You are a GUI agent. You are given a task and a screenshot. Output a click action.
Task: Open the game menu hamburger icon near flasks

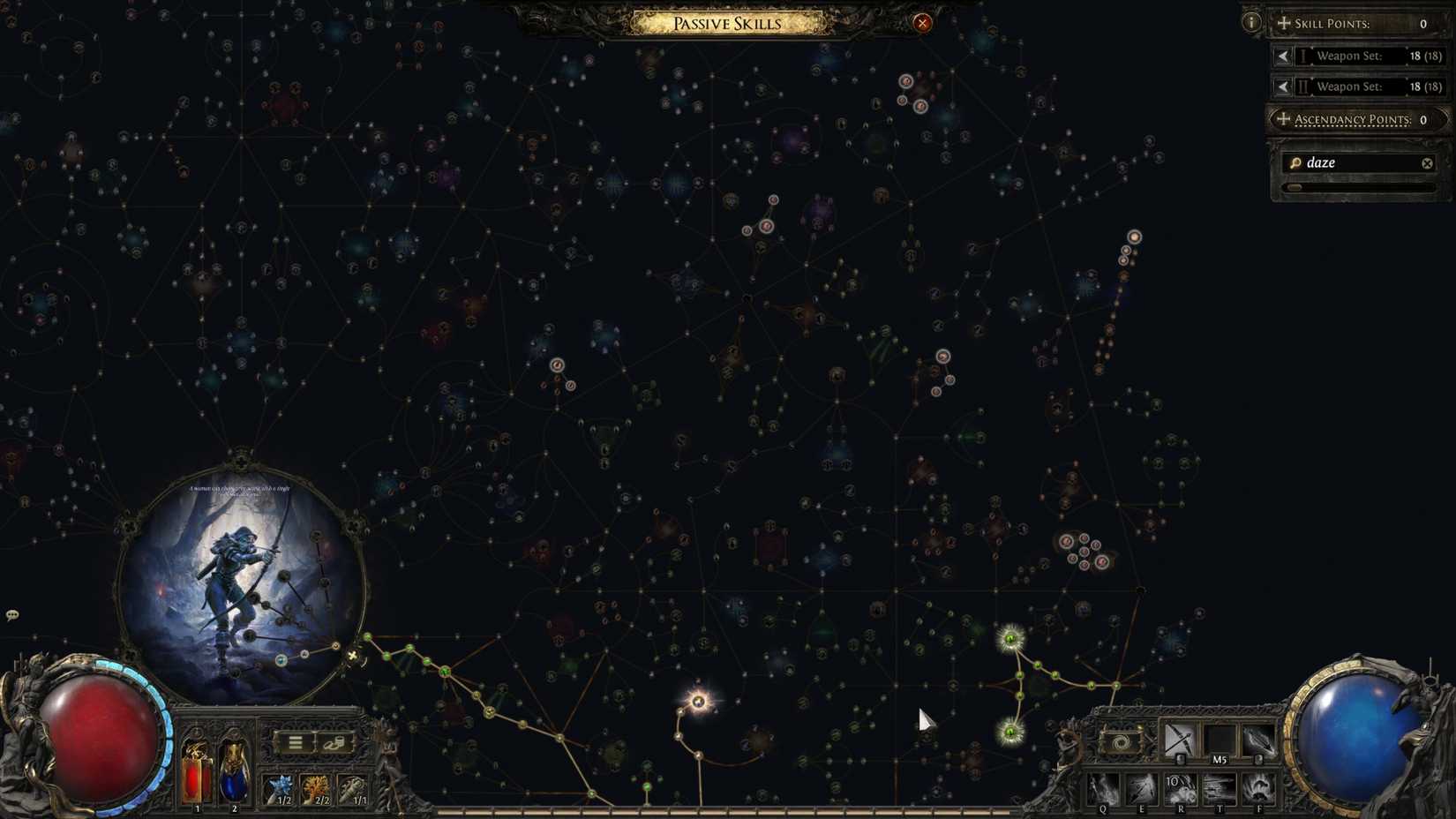(x=296, y=741)
